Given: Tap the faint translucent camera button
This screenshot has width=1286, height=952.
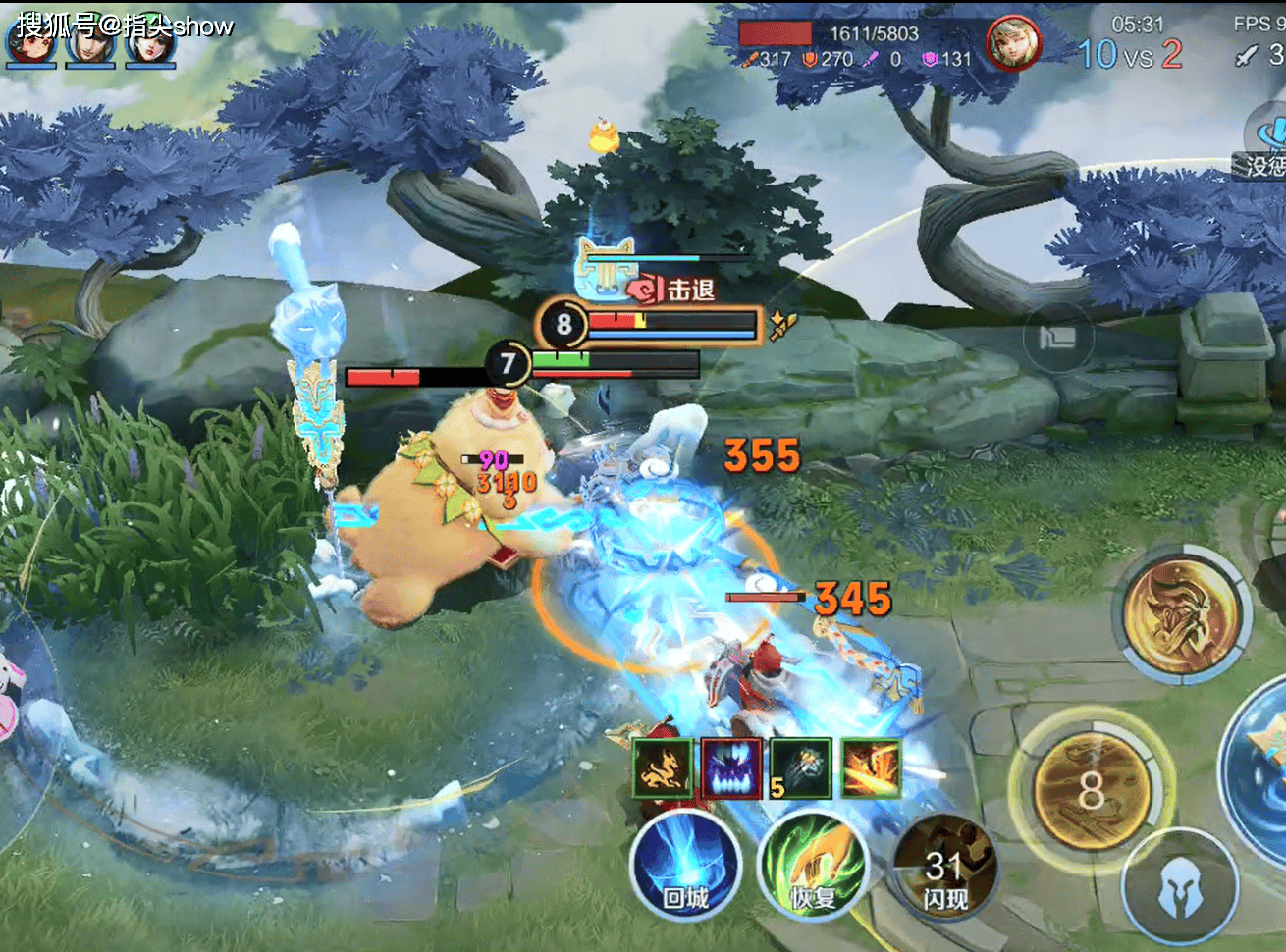Looking at the screenshot, I should pyautogui.click(x=1057, y=339).
